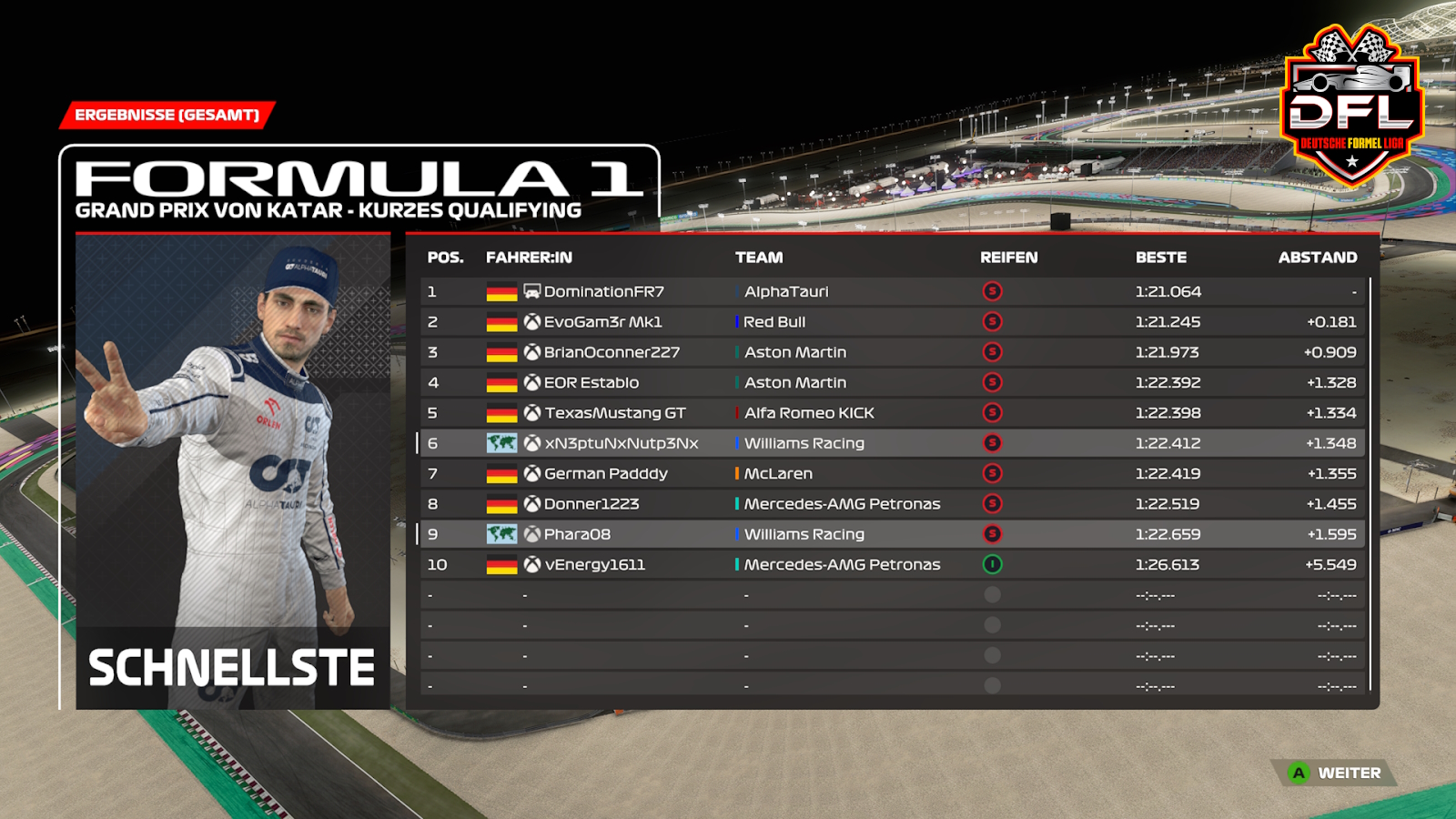Select DominationFR7's result row
This screenshot has height=819, width=1456.
[x=892, y=291]
